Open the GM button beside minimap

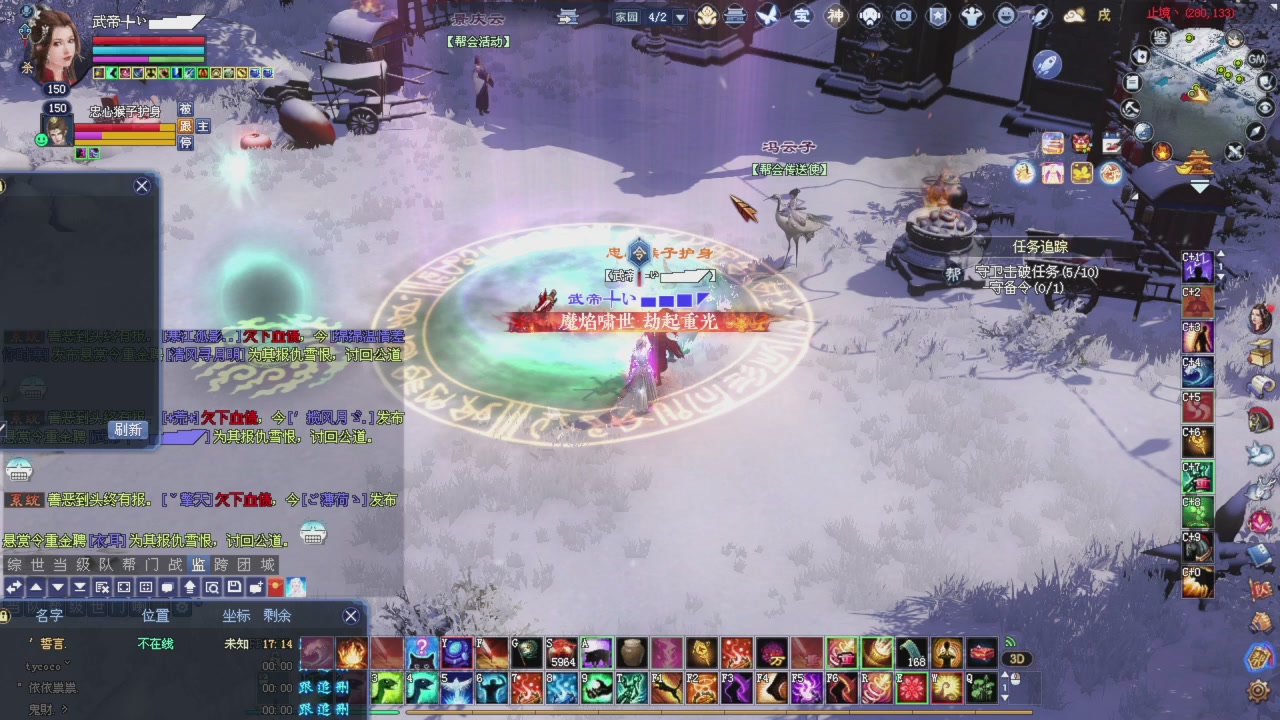tap(1257, 60)
